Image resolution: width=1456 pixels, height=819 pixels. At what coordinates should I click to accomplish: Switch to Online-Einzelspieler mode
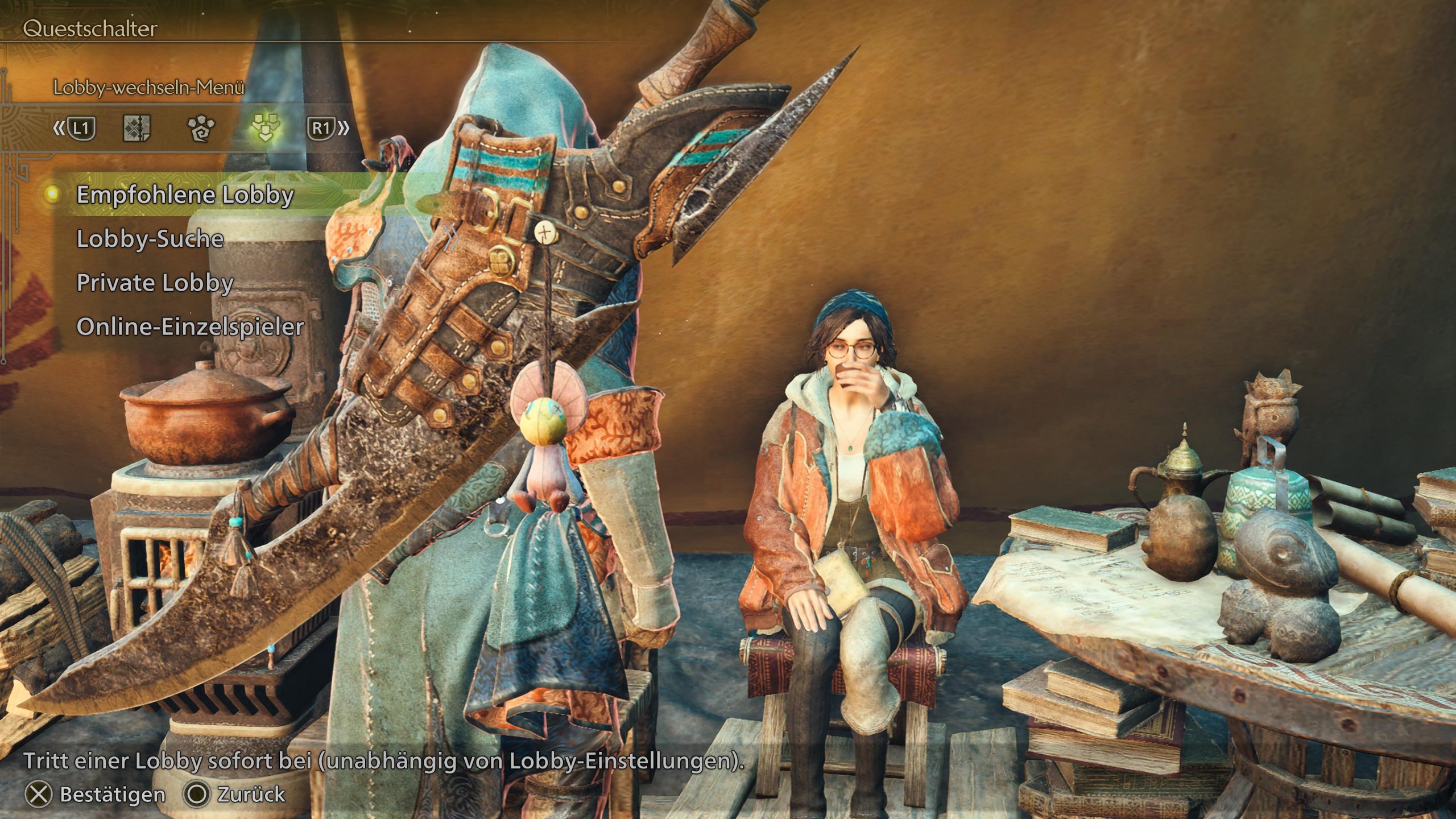[x=191, y=326]
